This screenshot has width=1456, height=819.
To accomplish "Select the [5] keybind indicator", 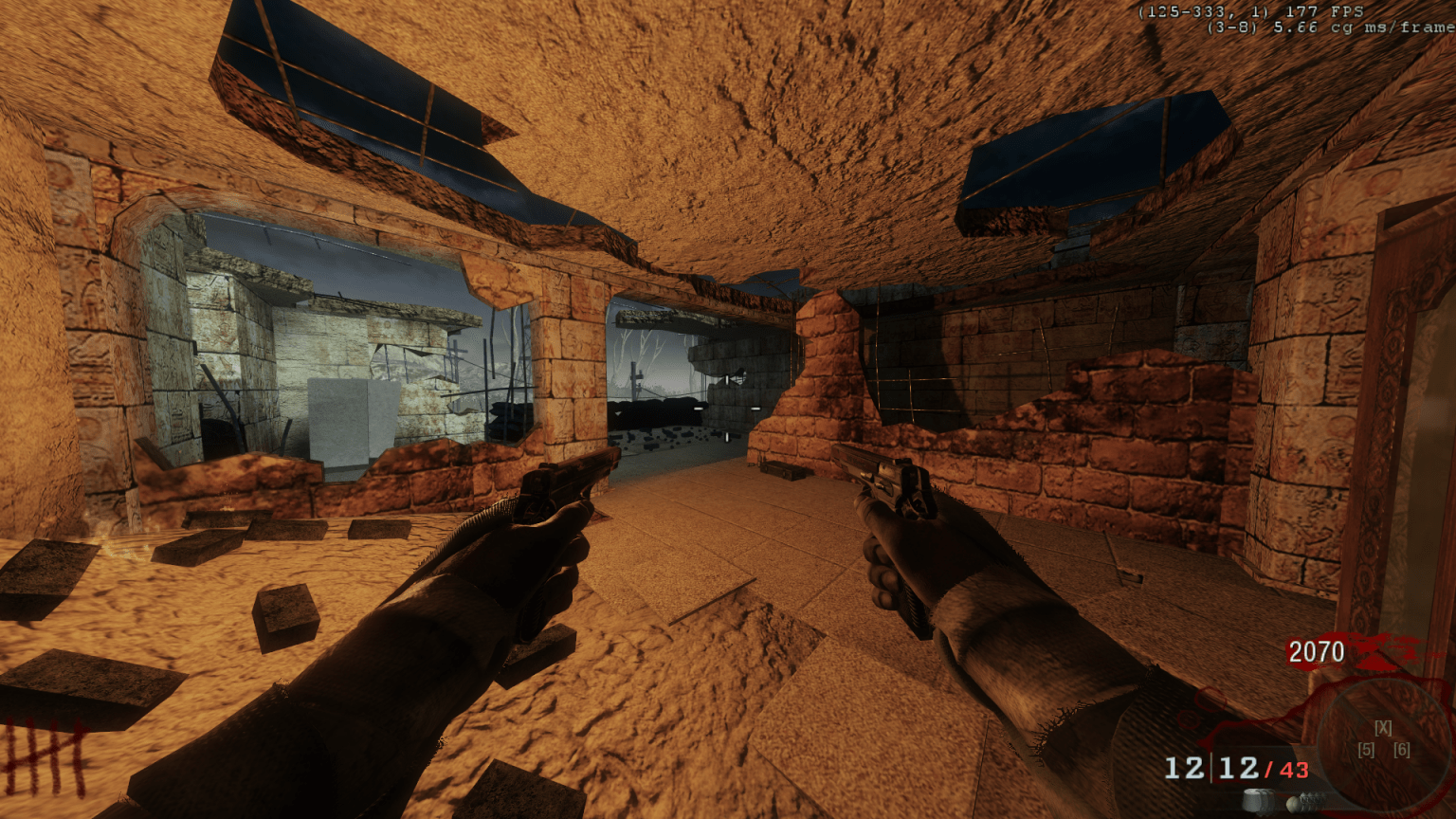I will 1367,750.
